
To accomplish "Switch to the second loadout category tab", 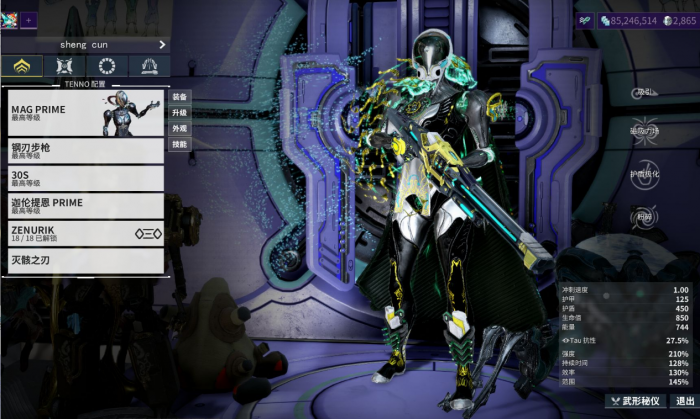I will [x=64, y=67].
